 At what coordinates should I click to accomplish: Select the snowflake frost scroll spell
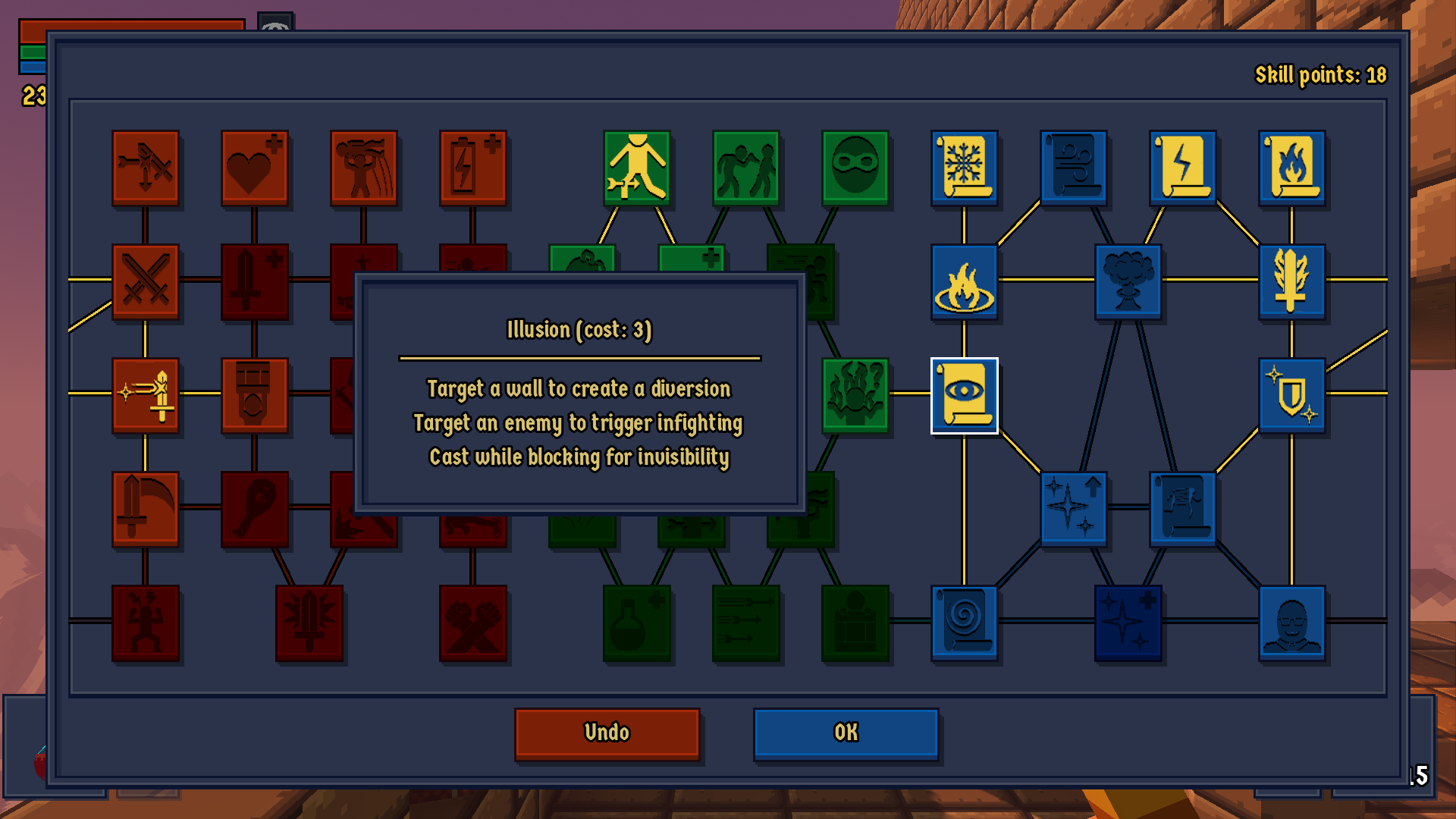pos(963,167)
